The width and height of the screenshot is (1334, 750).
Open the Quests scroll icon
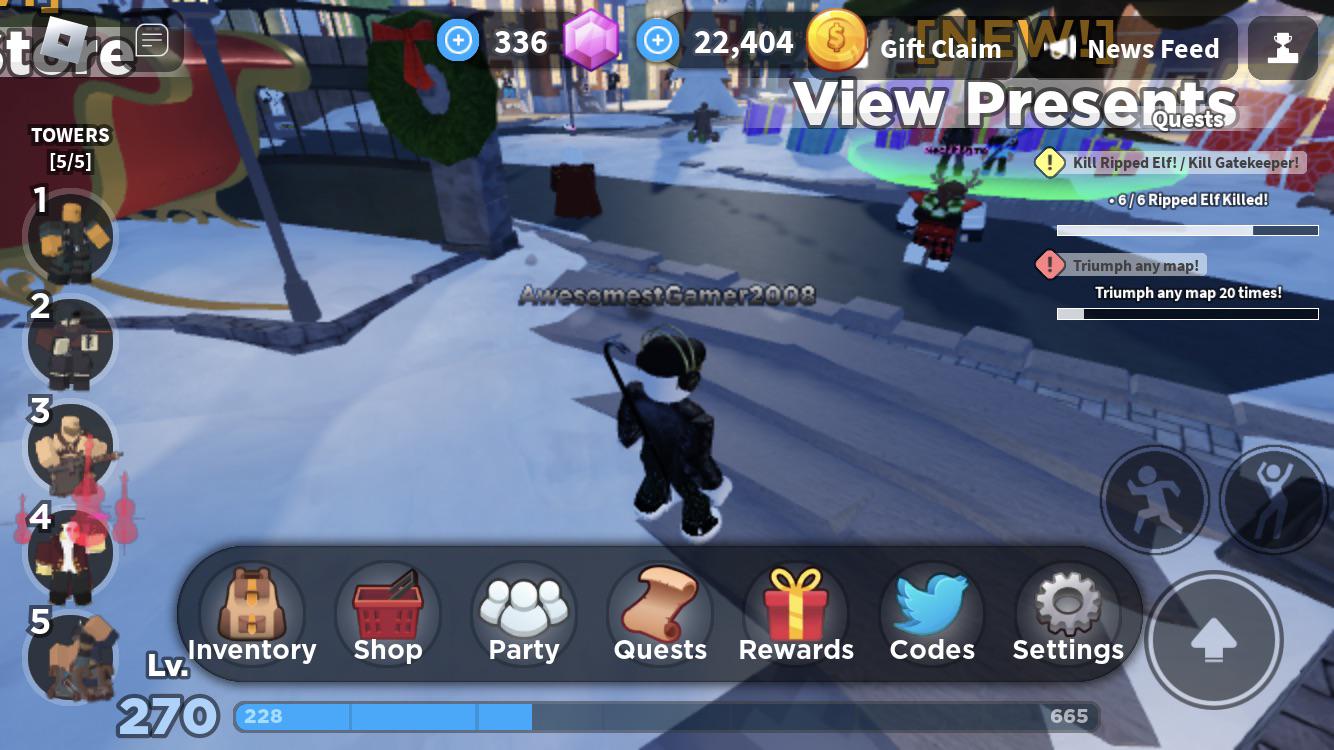[x=659, y=604]
